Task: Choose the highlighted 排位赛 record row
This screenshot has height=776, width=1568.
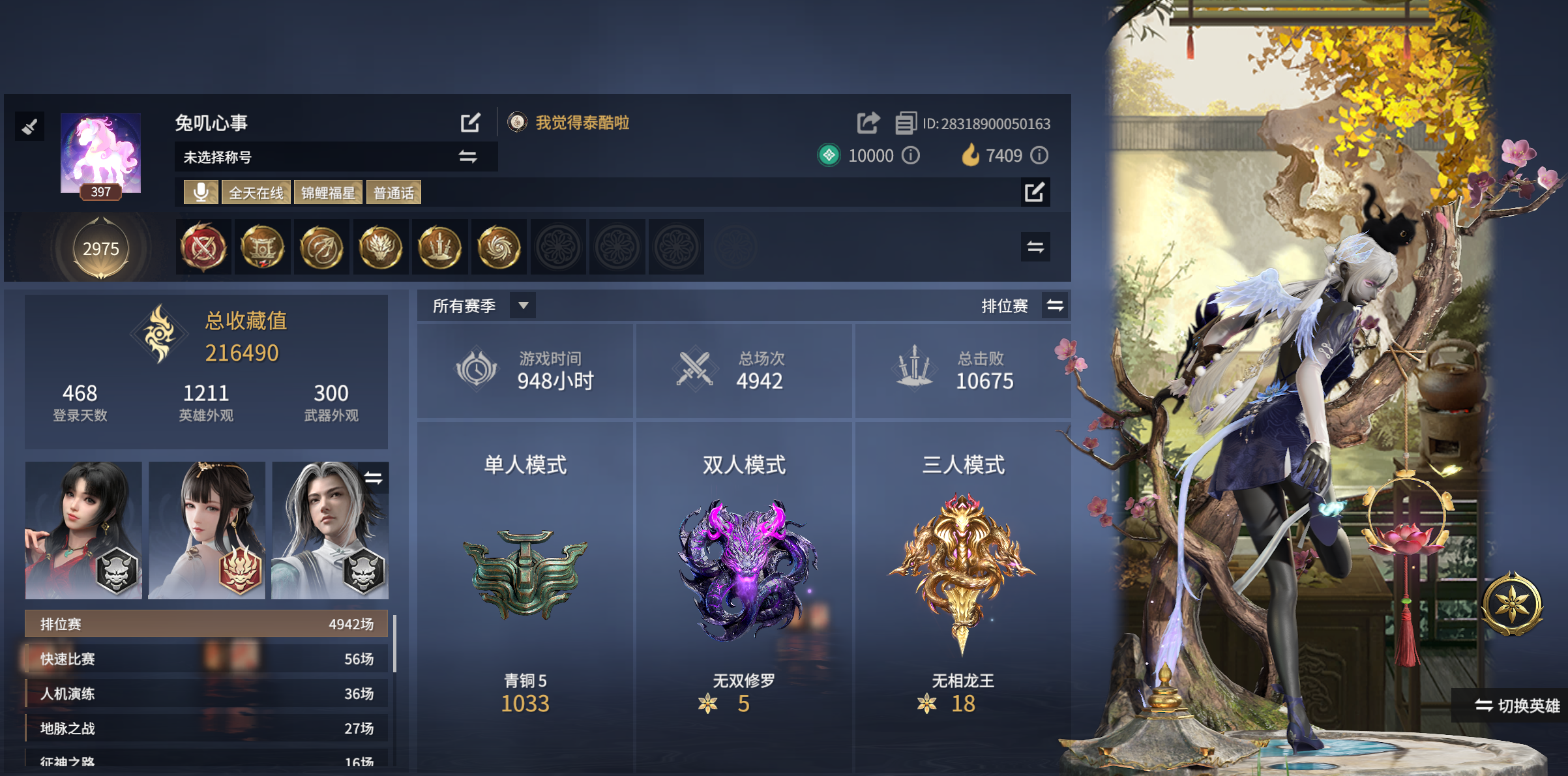Action: 206,624
